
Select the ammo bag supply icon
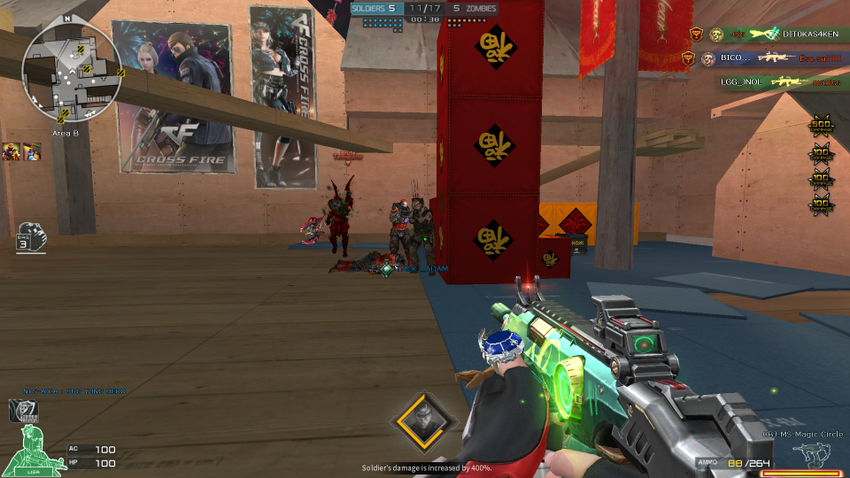point(30,236)
